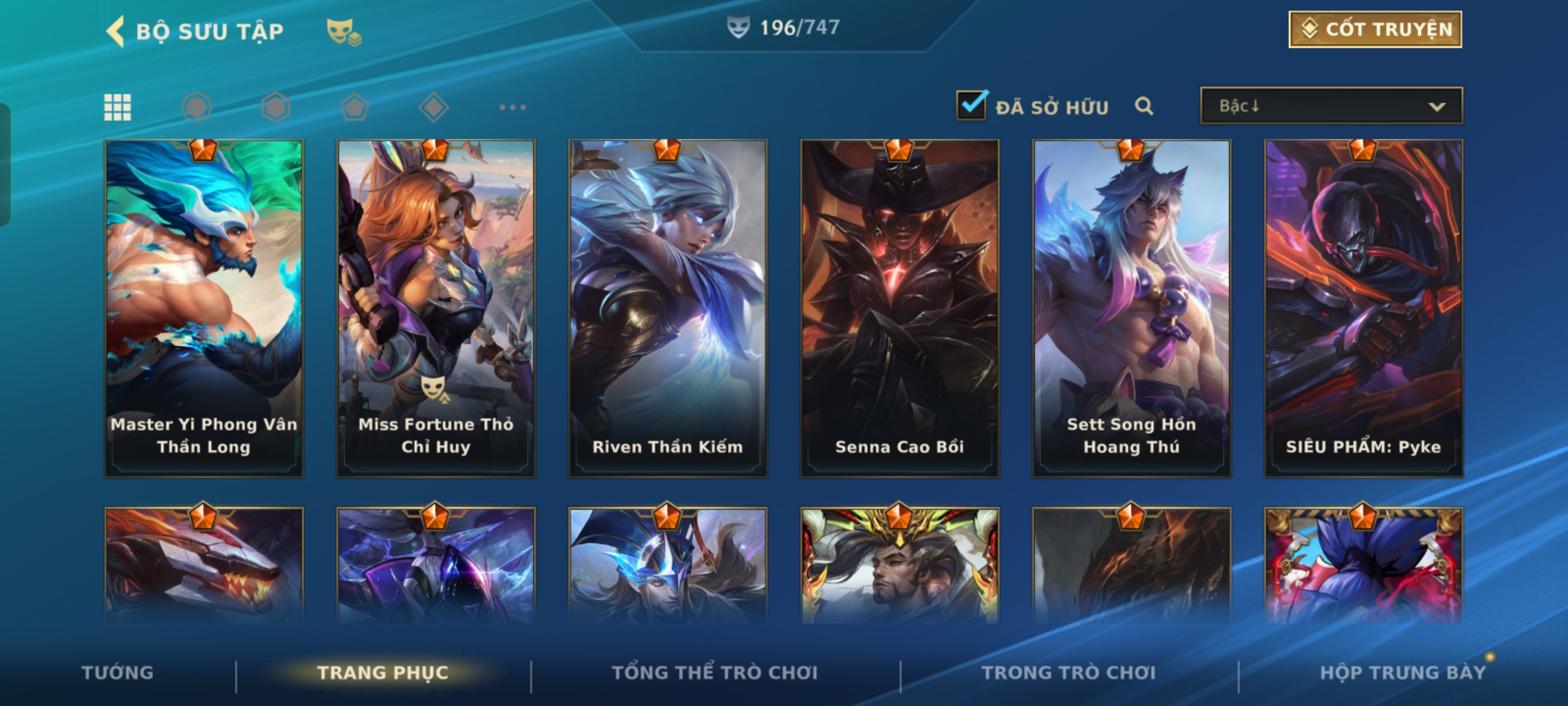Choose the diamond-shaped rarity filter

[x=433, y=107]
